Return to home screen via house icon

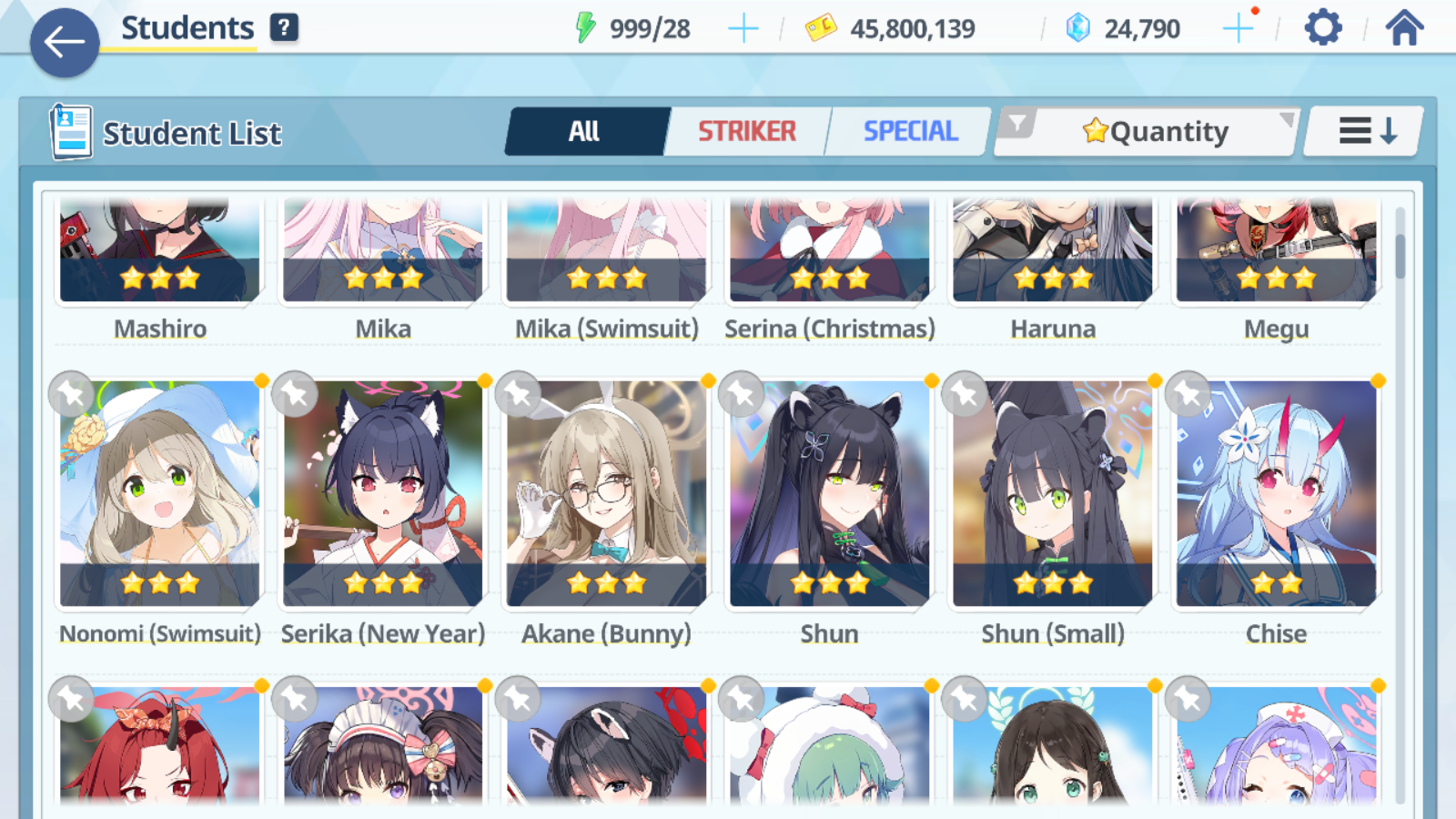(x=1403, y=27)
